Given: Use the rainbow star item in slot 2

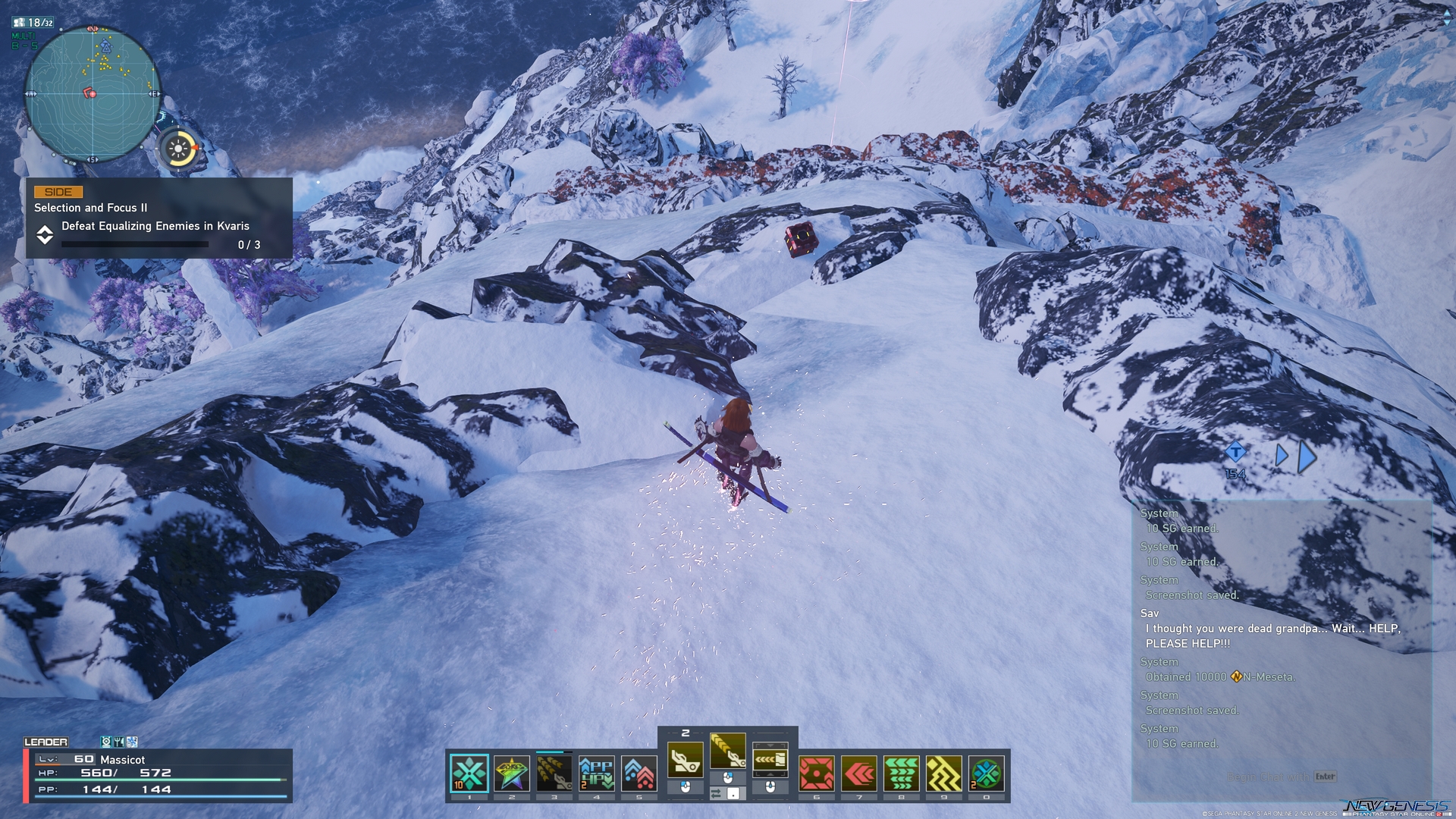Looking at the screenshot, I should (512, 773).
